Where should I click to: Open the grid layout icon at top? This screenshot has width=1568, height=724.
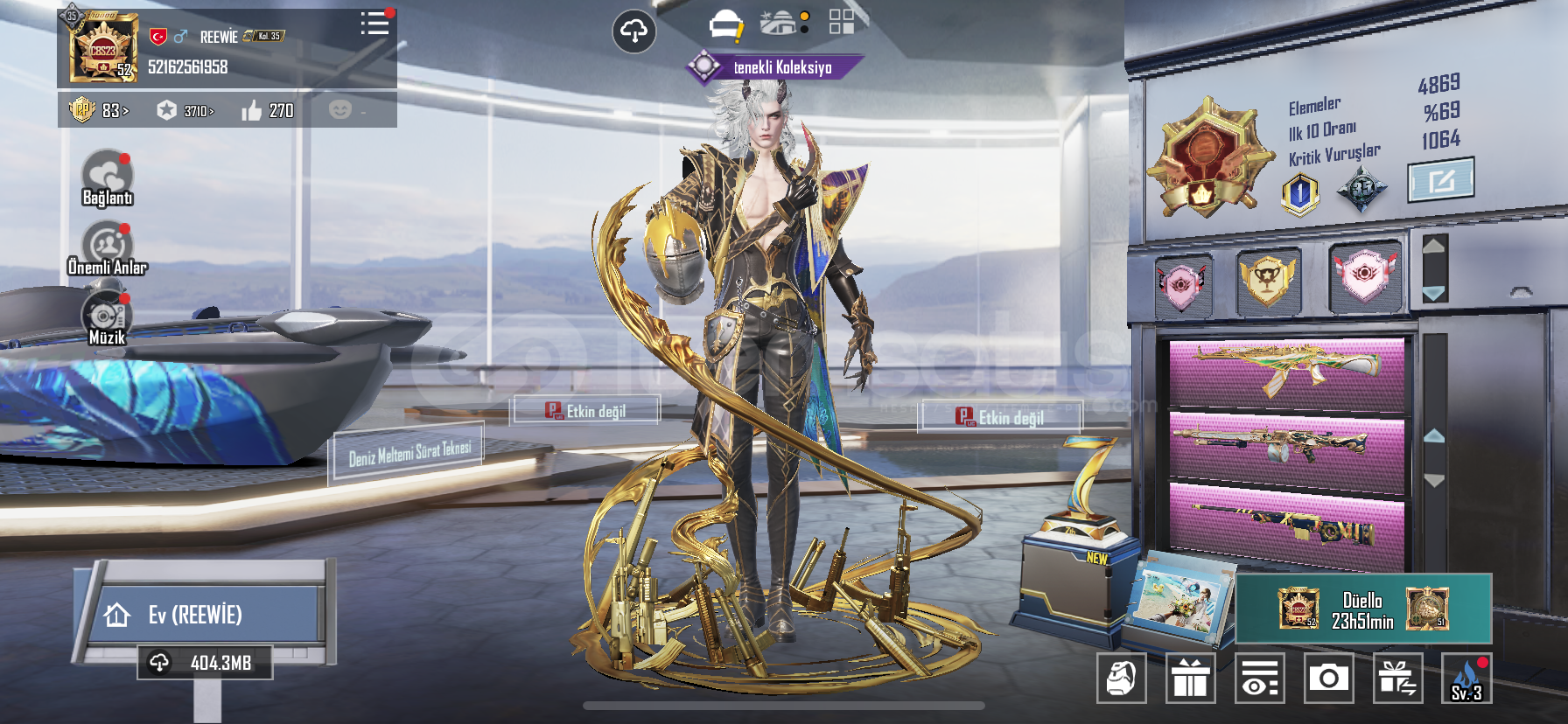841,22
